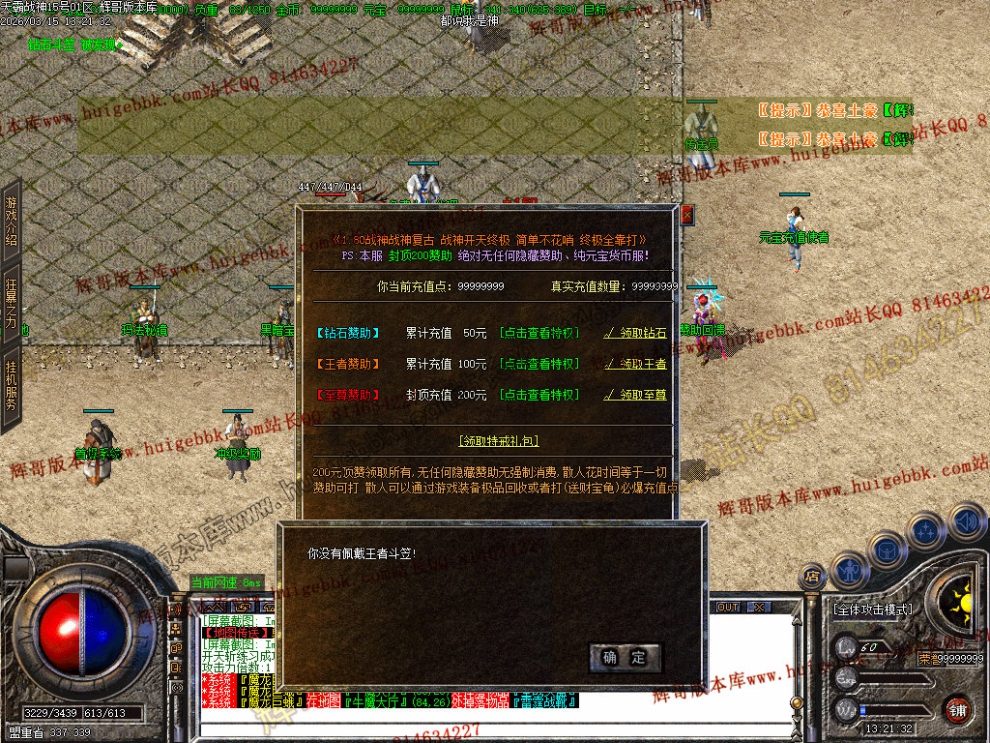Viewport: 990px width, 743px height.
Task: Open the red 铺 stall button
Action: (x=958, y=711)
